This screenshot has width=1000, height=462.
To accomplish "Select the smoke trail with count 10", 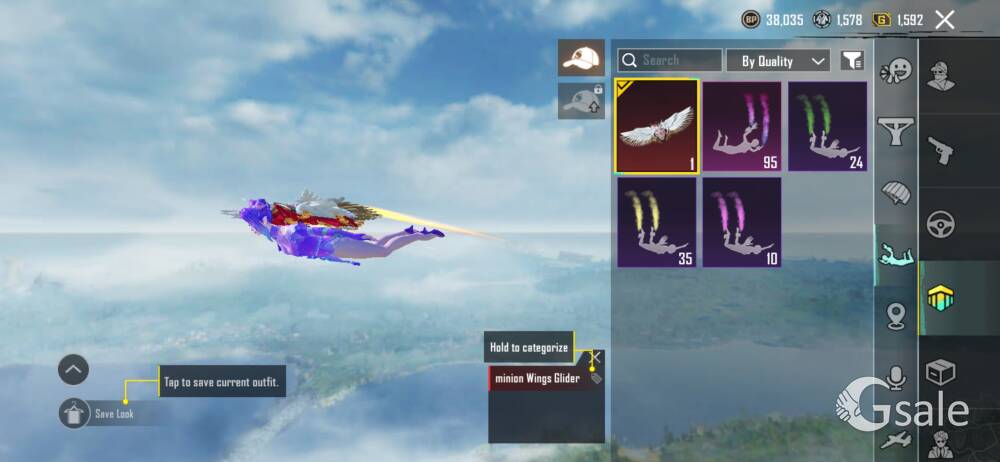I will tap(741, 222).
